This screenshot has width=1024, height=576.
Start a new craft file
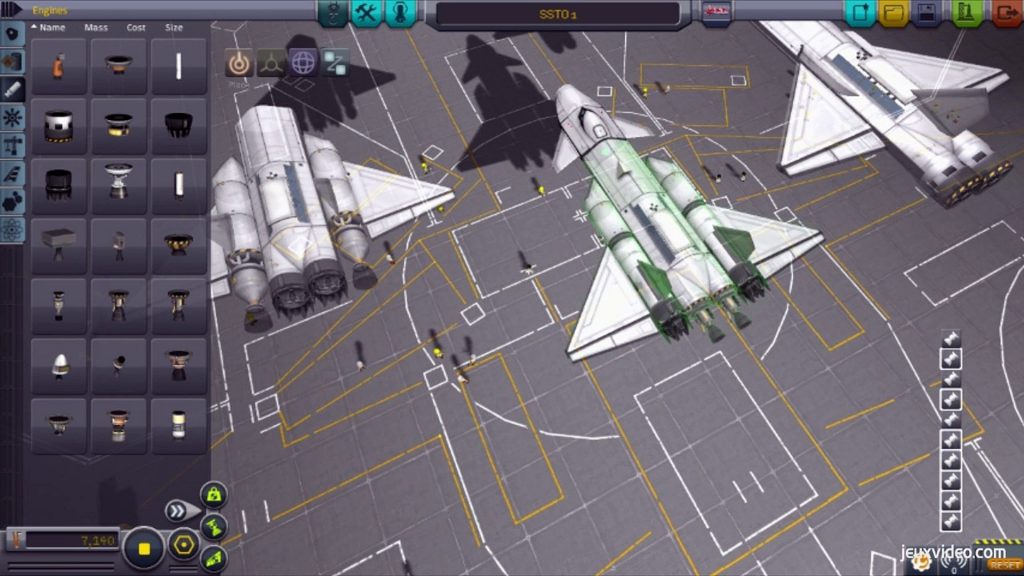click(x=859, y=13)
